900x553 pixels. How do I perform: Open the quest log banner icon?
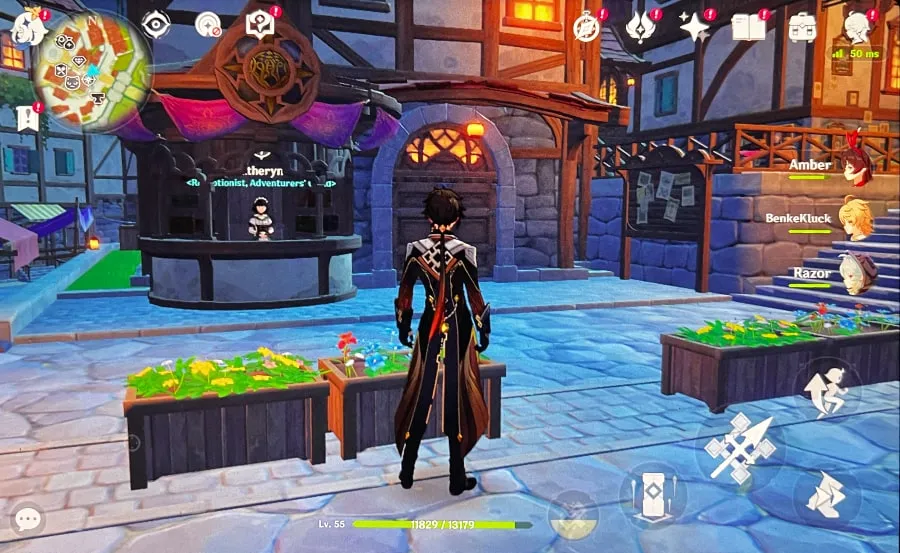[27, 118]
